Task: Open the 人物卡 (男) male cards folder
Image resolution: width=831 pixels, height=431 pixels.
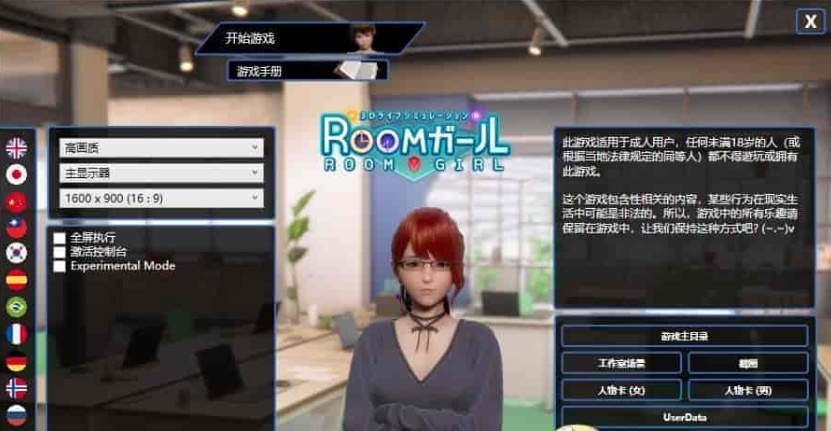Action: click(748, 390)
